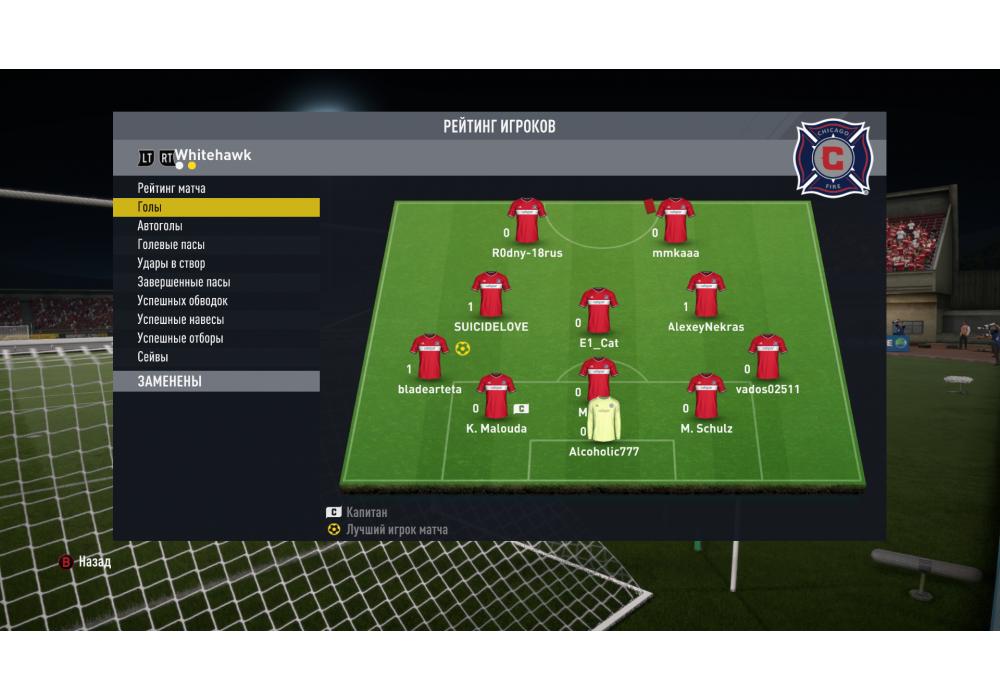1000x700 pixels.
Task: Select captain K. Malouda
Action: [x=496, y=397]
